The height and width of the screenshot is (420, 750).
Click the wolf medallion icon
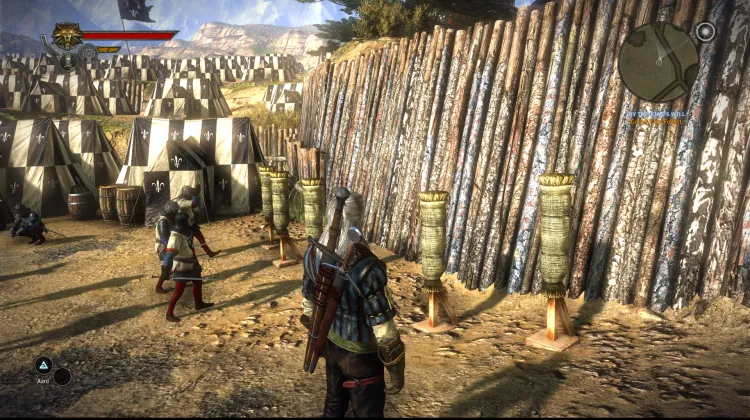coord(68,35)
